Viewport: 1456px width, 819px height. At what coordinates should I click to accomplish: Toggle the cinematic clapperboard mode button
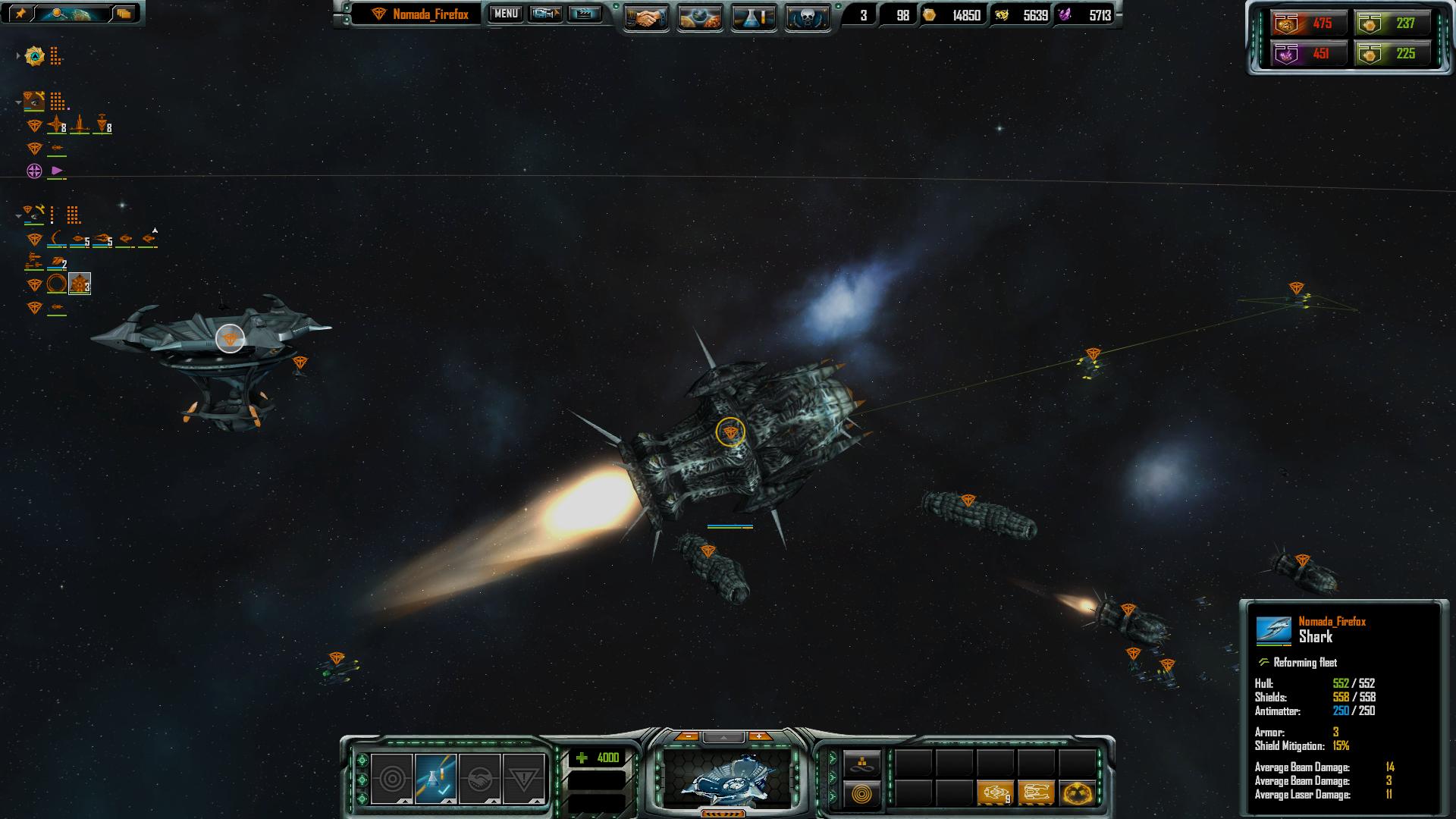[x=584, y=14]
